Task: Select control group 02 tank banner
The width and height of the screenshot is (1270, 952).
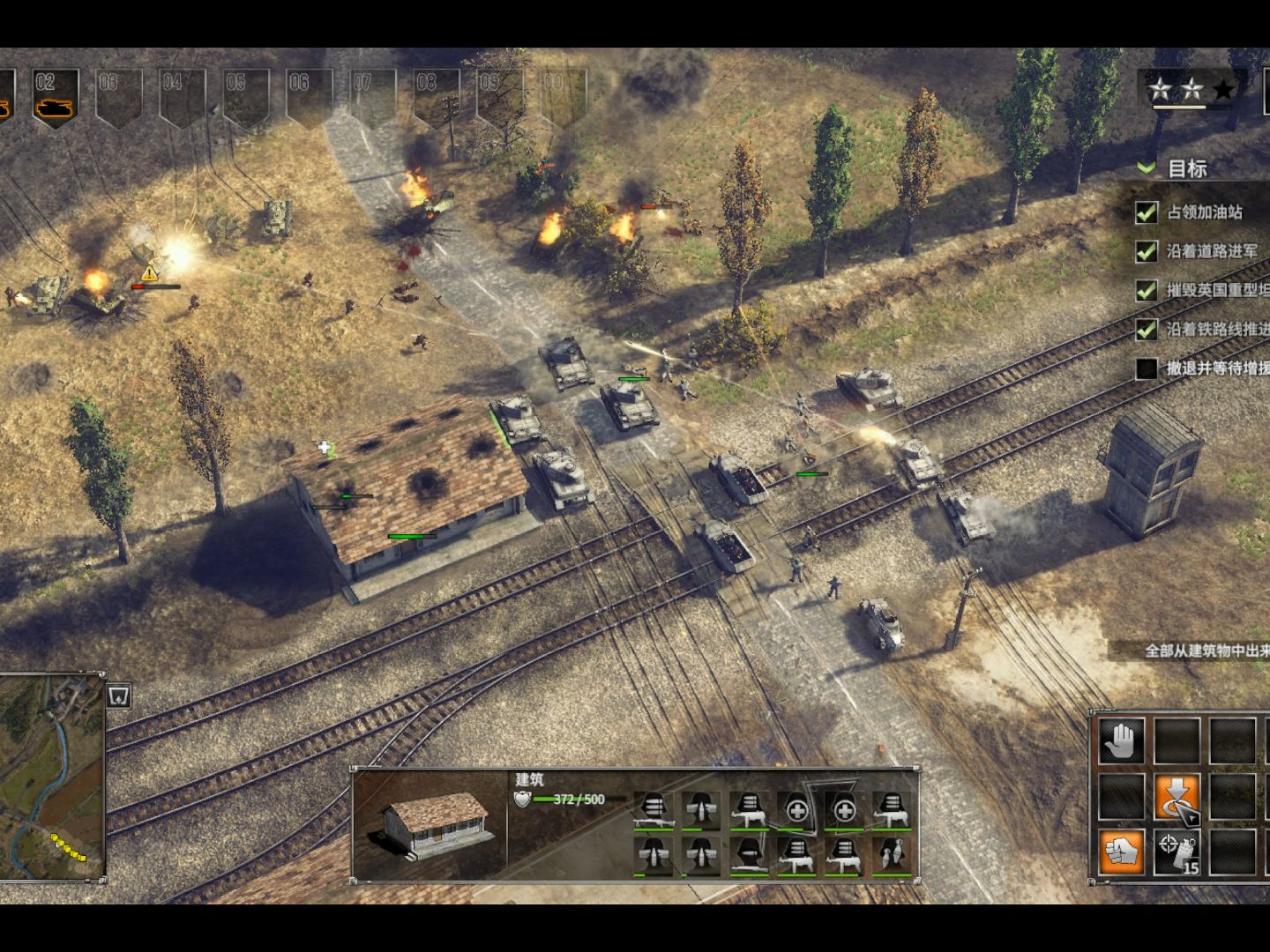Action: coord(55,97)
